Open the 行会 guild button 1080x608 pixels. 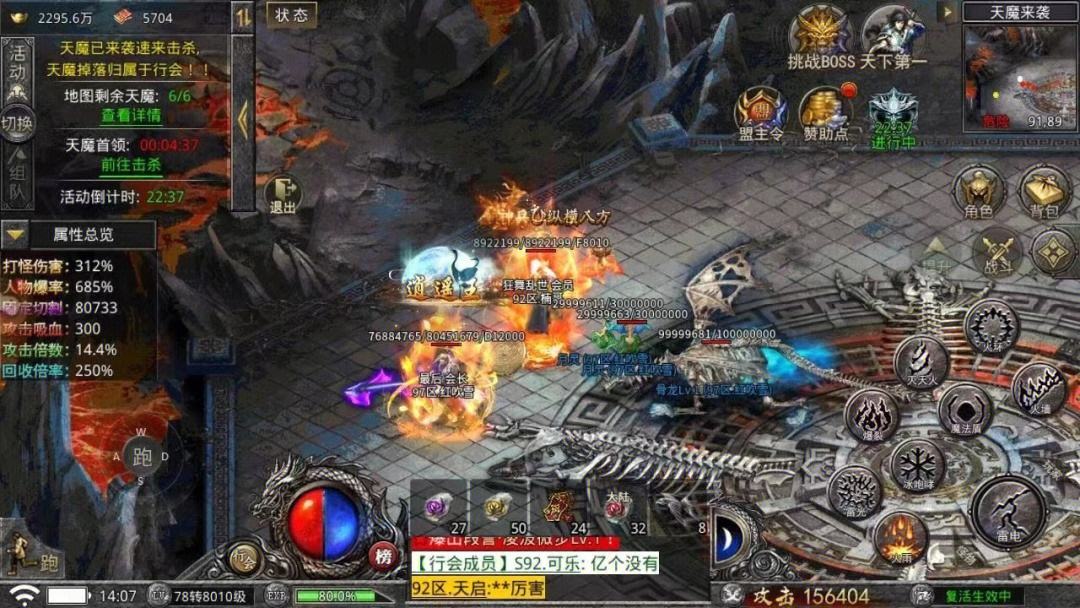[244, 556]
